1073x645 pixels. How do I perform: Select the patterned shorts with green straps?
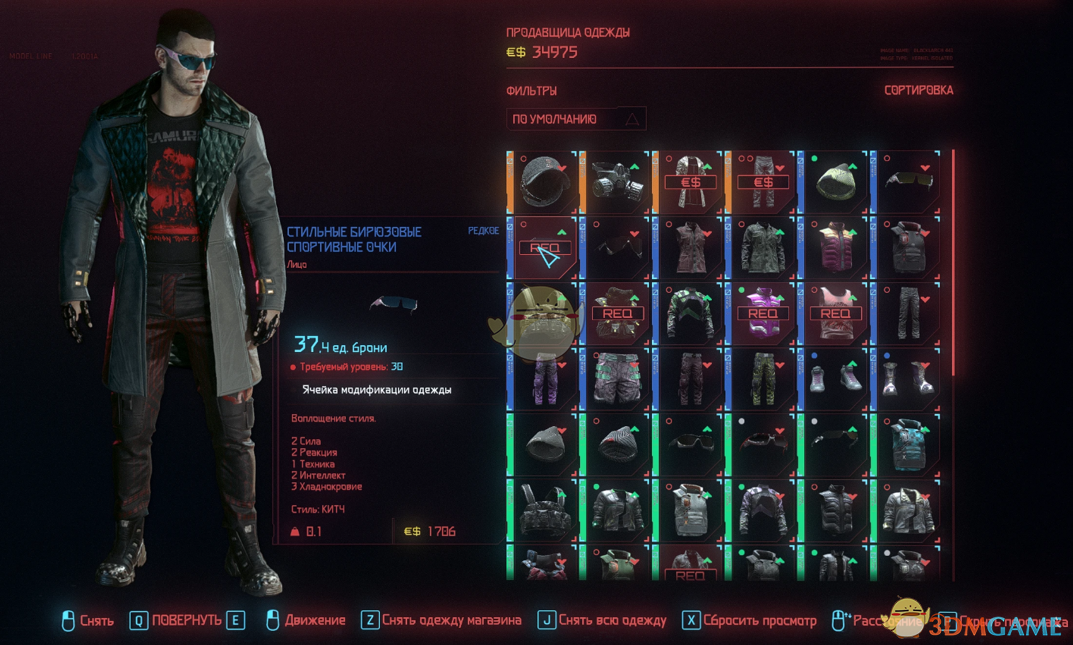(x=616, y=378)
